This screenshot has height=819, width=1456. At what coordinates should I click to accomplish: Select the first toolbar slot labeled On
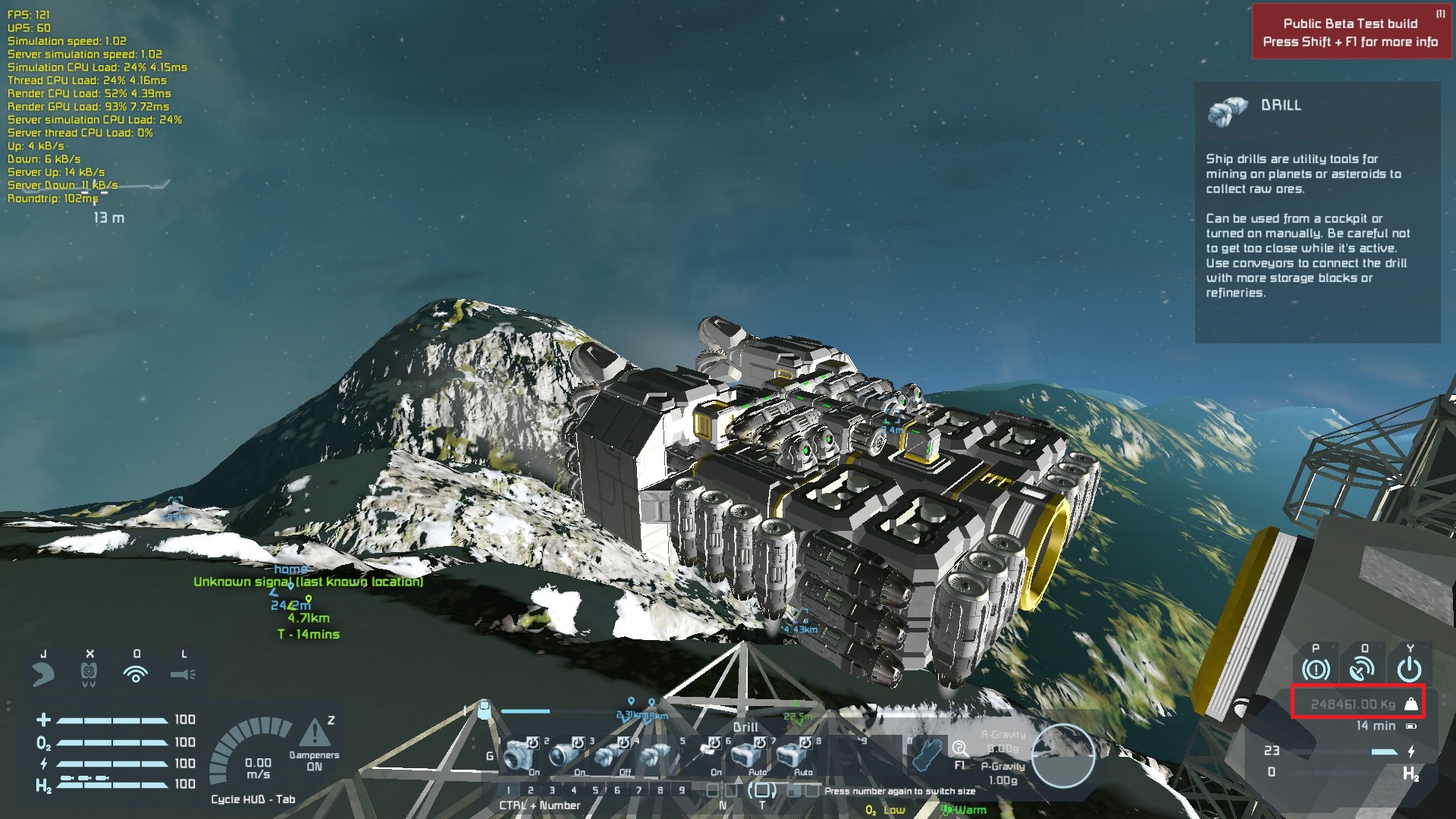(519, 755)
